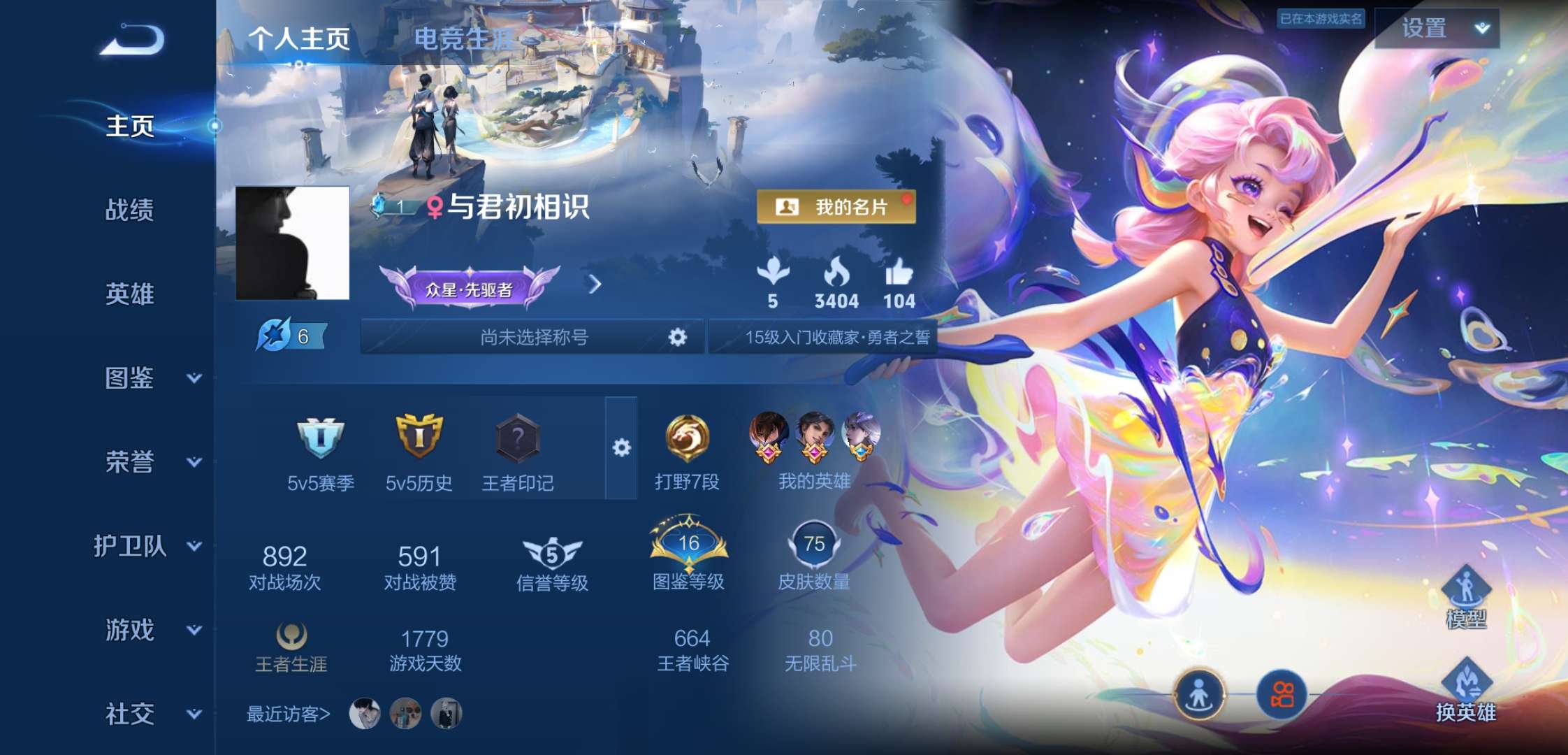Switch to the 电竞生涯 tab
This screenshot has width=1568, height=755.
coord(464,38)
